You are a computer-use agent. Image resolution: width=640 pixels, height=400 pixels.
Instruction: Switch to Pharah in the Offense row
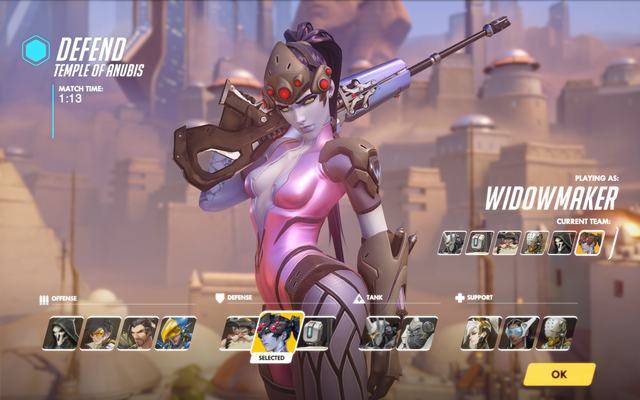pyautogui.click(x=177, y=332)
